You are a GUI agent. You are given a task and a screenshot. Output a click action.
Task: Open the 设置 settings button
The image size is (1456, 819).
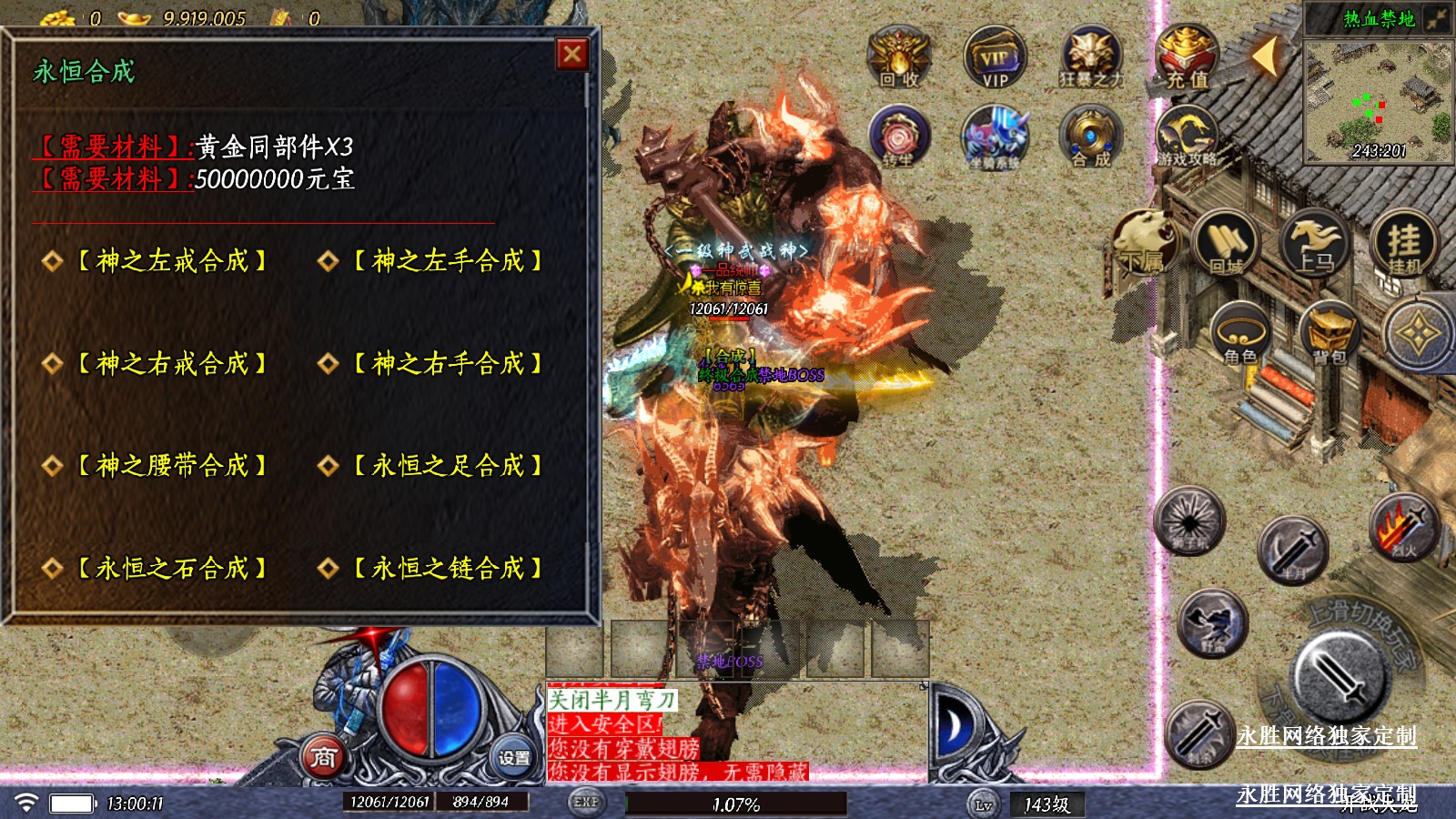click(513, 757)
